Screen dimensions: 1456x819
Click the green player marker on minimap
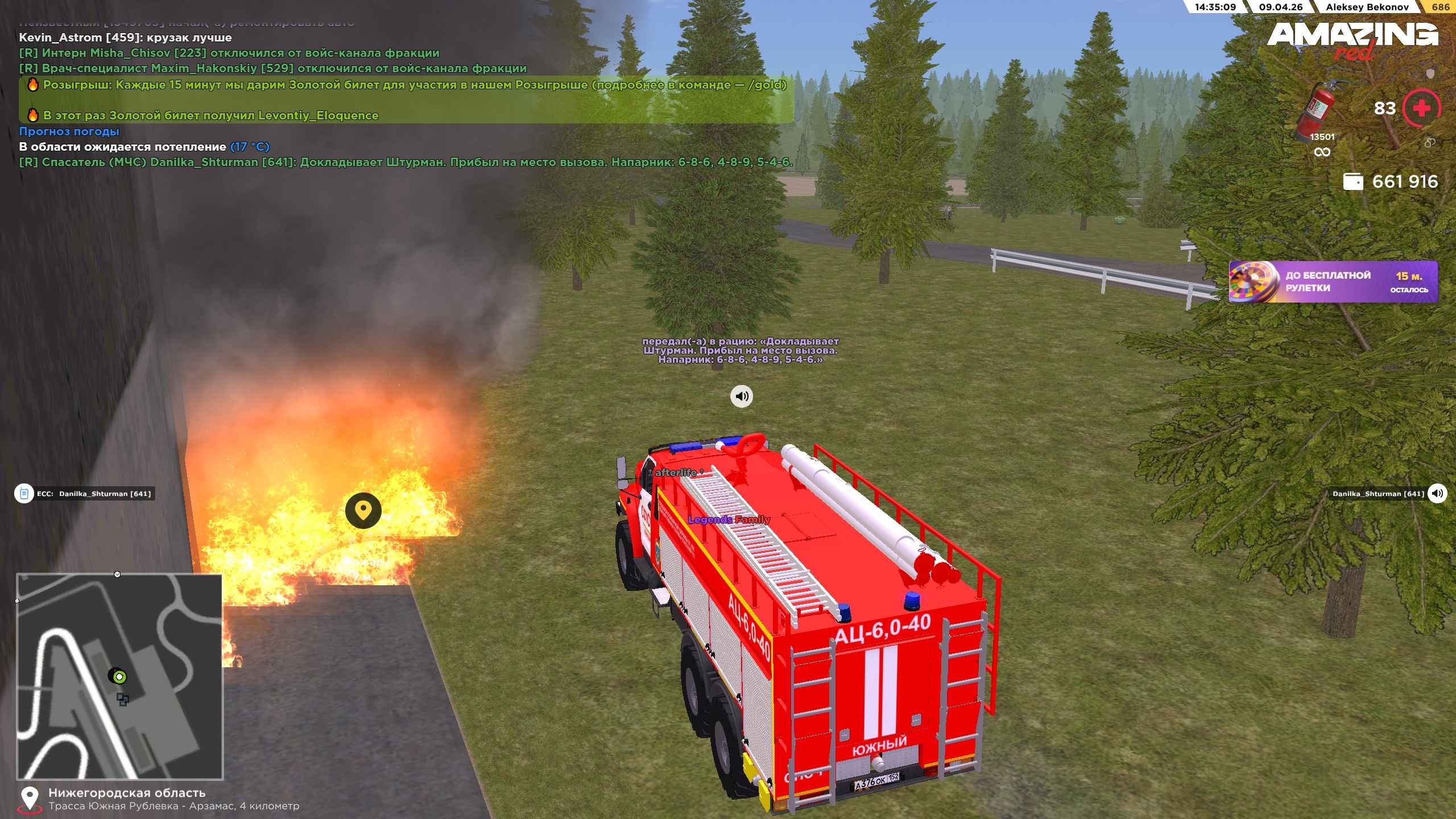tap(119, 677)
